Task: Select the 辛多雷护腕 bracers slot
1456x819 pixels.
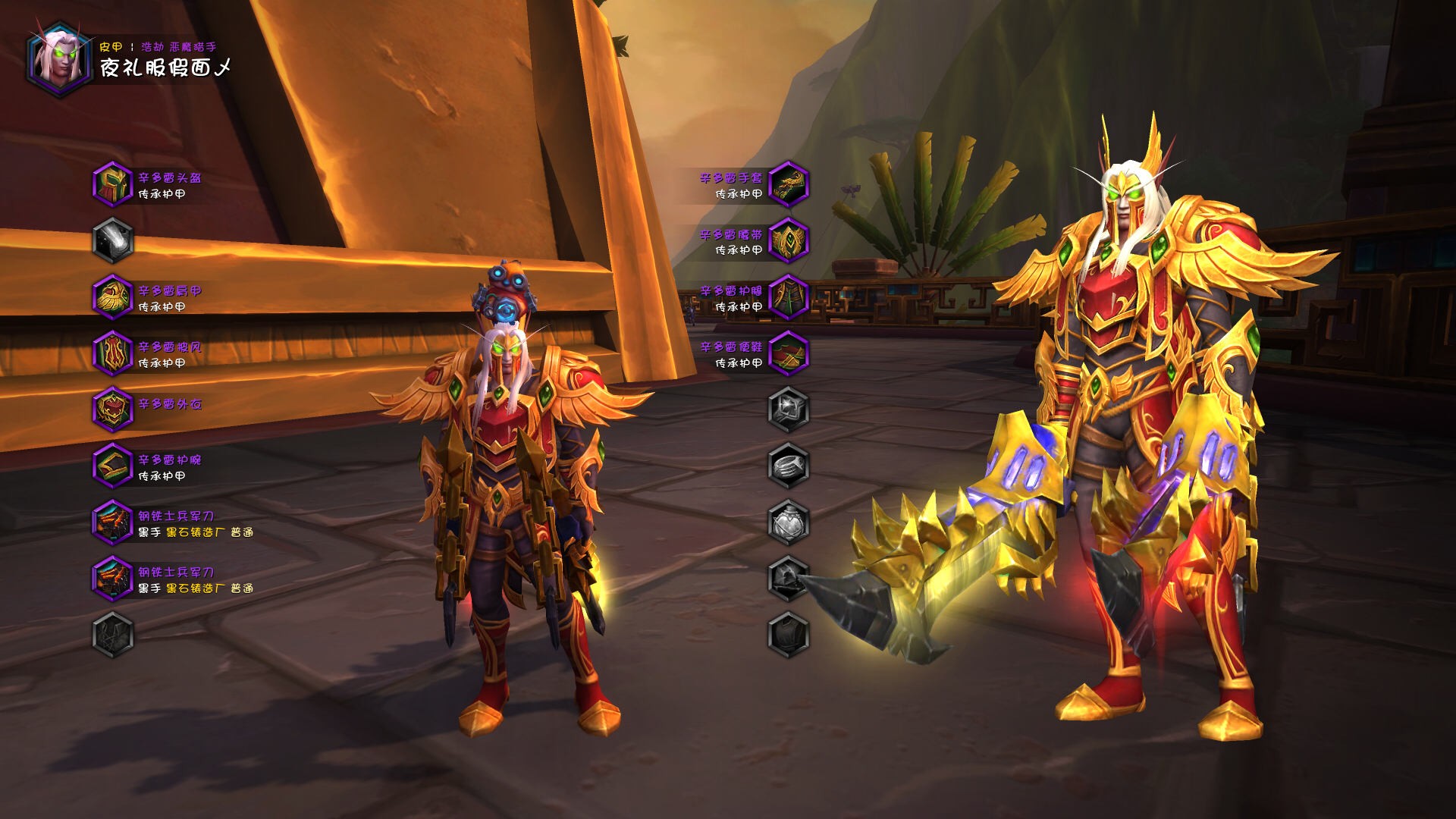Action: tap(113, 466)
